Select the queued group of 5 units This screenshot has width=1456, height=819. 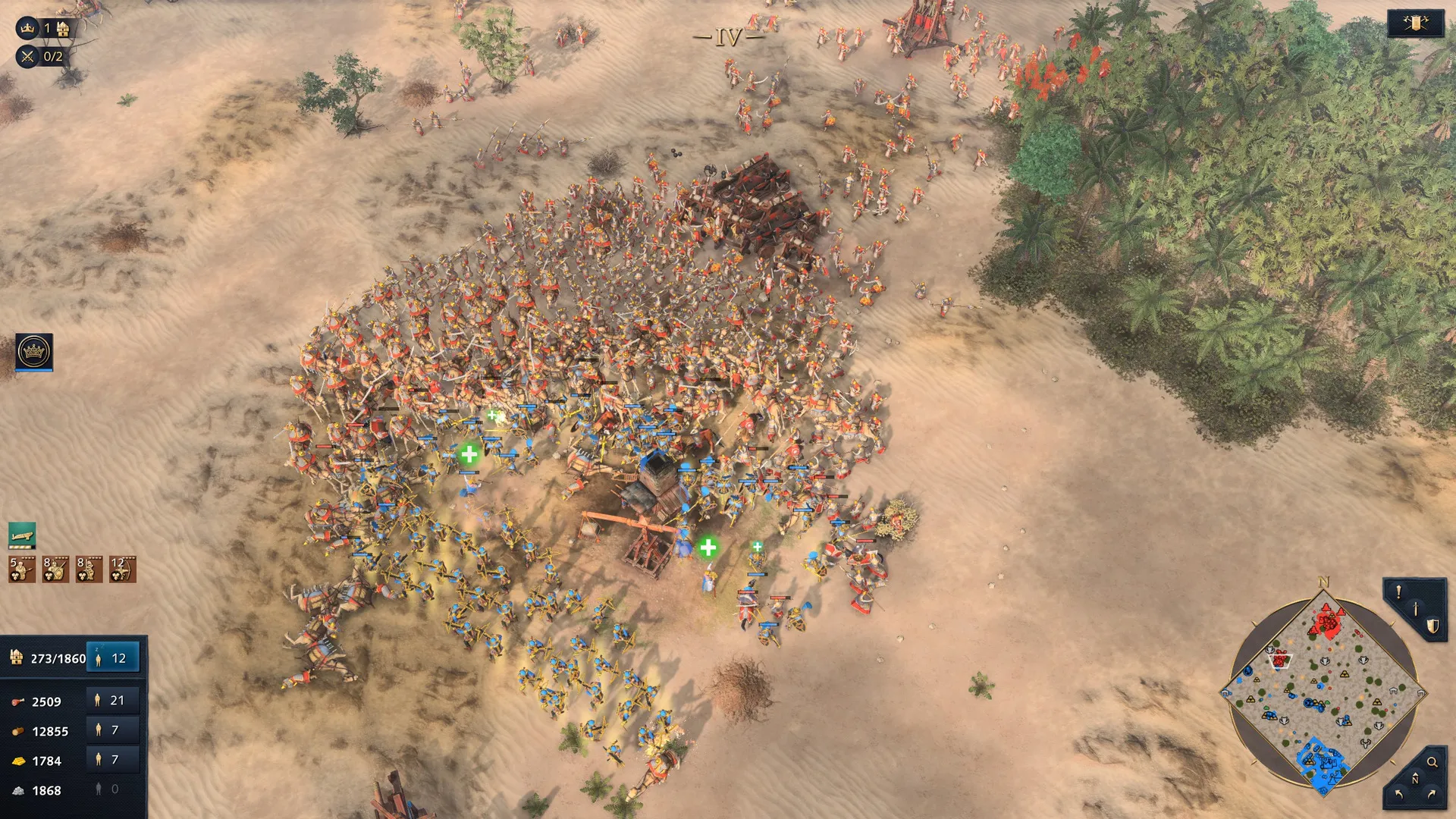(22, 570)
